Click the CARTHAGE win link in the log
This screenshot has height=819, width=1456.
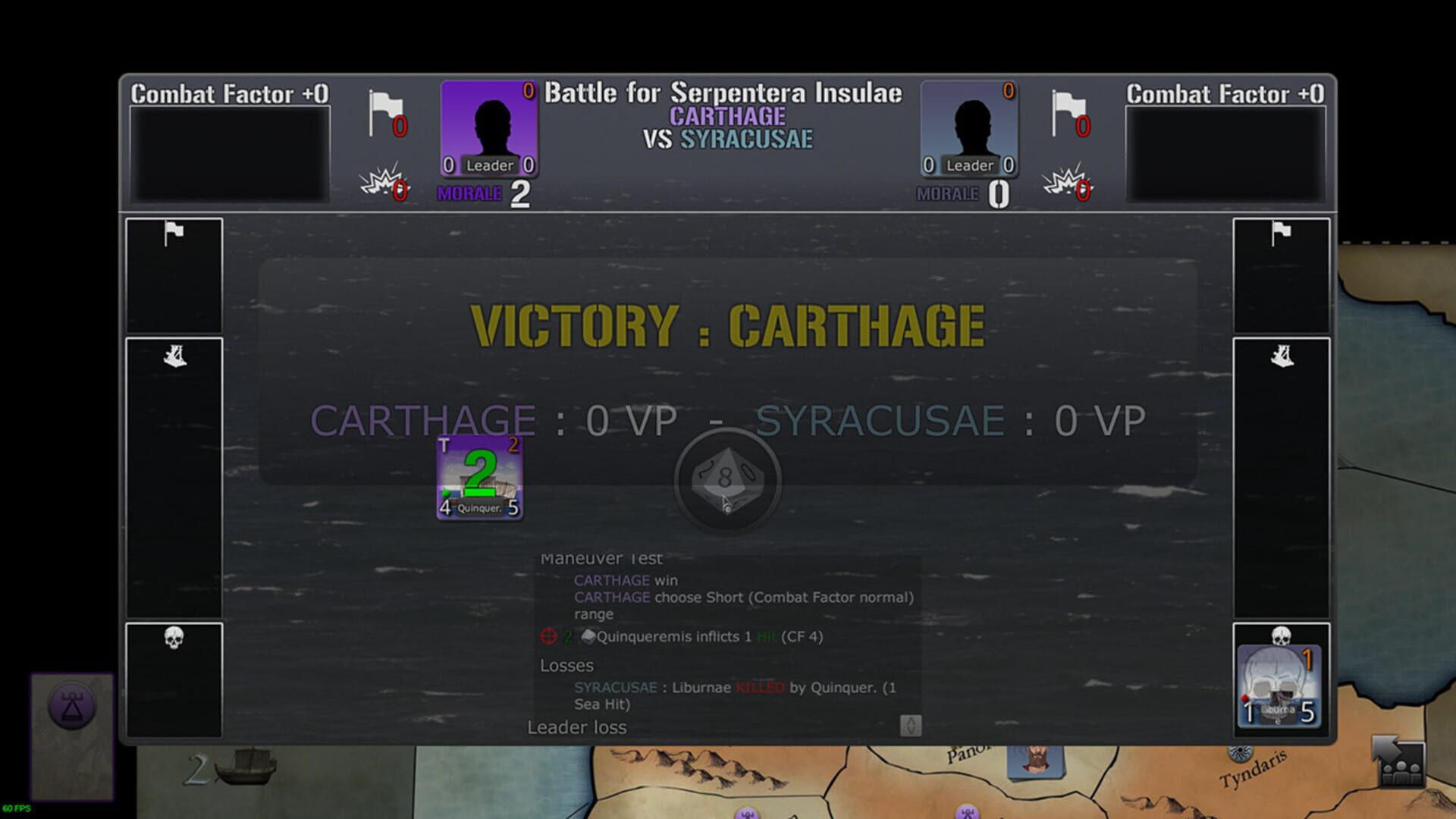(x=611, y=580)
